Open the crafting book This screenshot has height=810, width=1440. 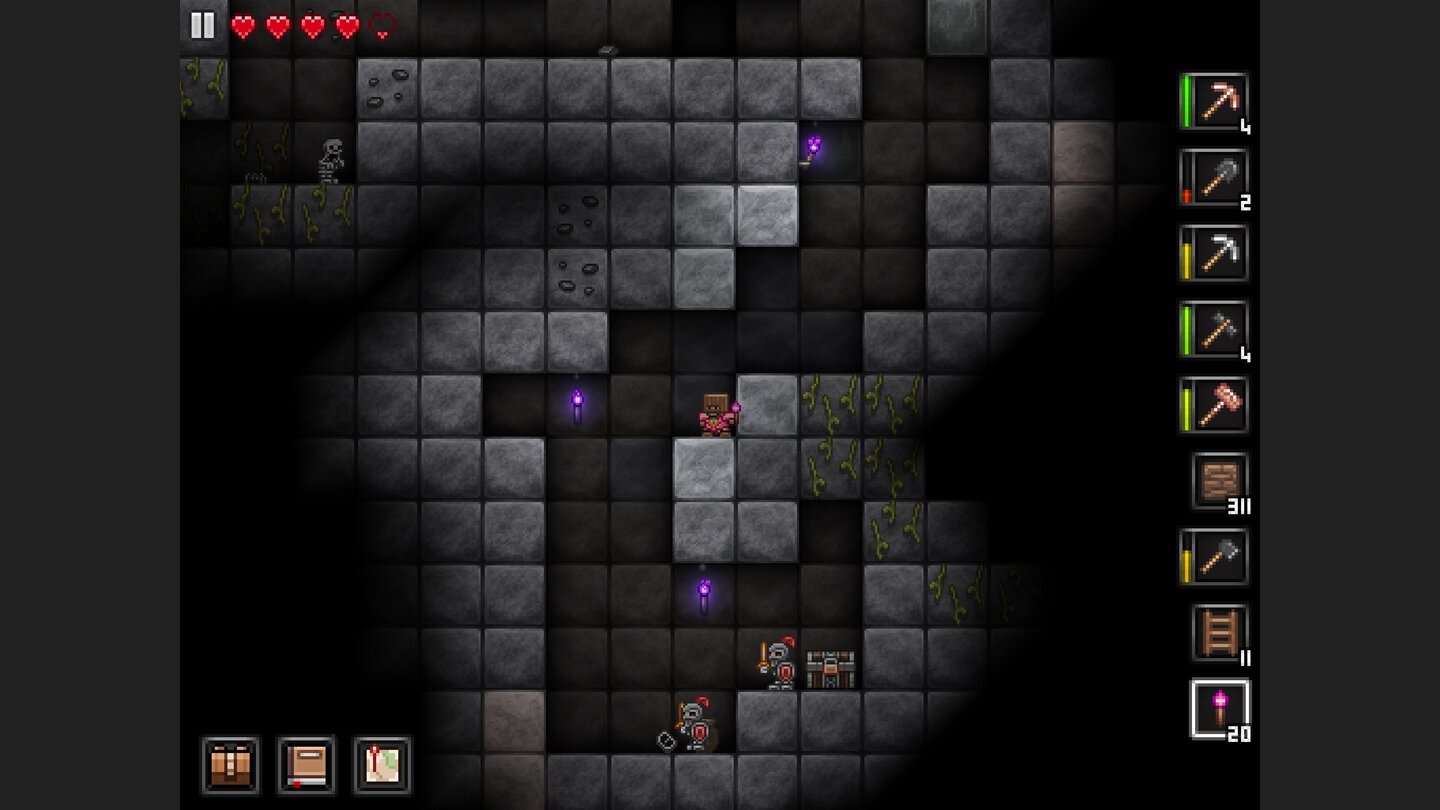(x=306, y=766)
